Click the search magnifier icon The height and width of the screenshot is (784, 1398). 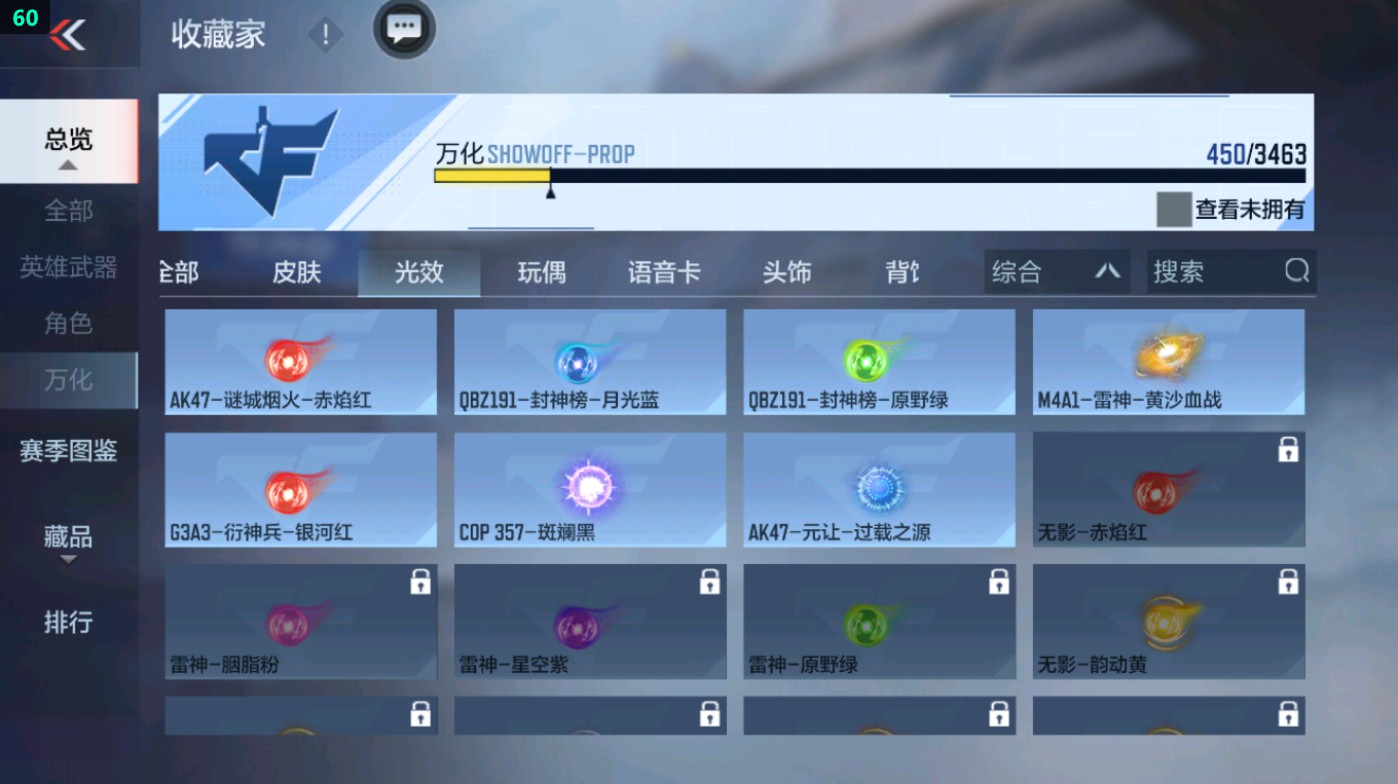click(1296, 271)
